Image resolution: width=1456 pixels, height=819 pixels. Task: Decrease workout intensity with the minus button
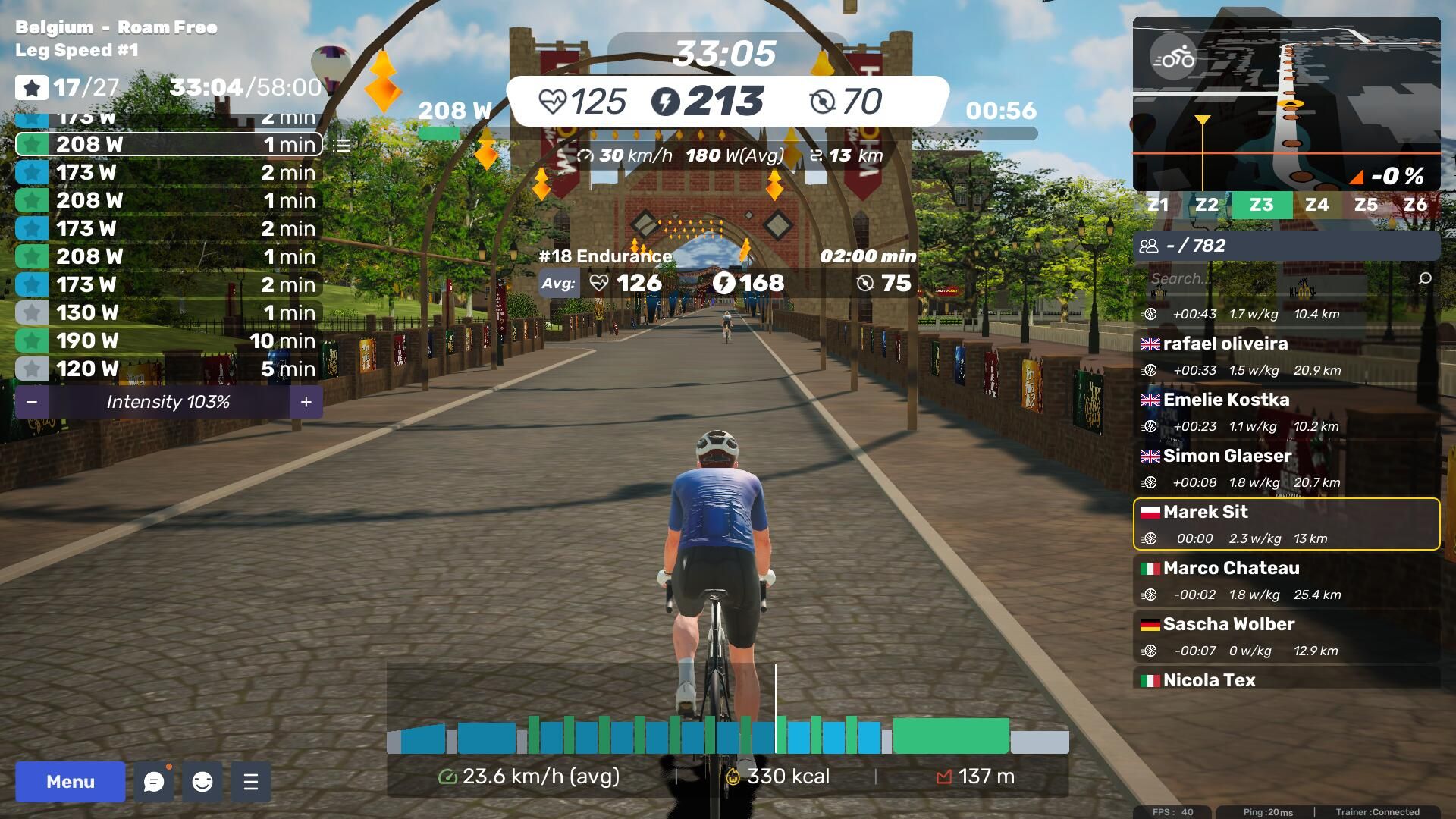[32, 402]
